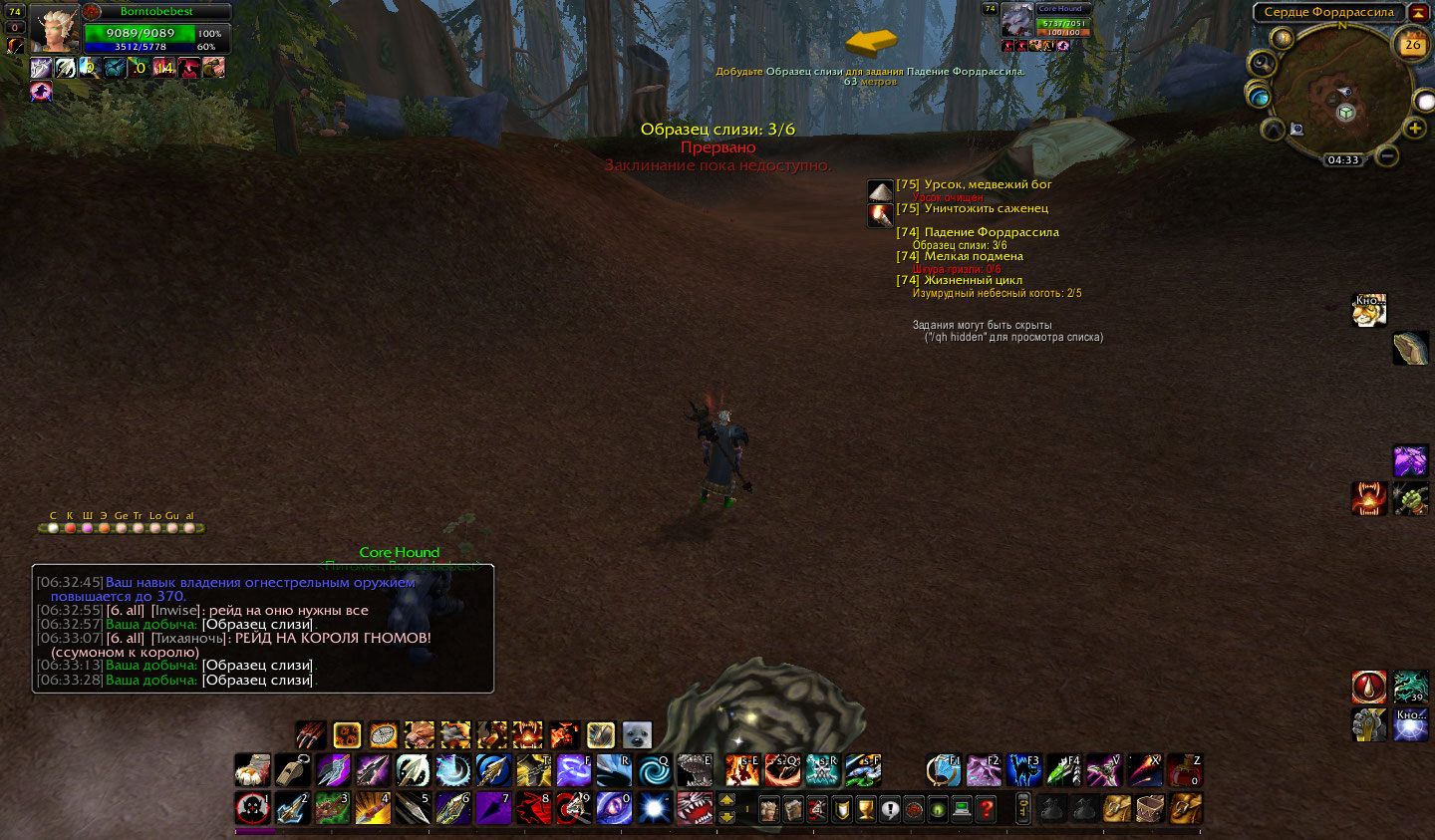Toggle the minimap tracking magnifier button
The image size is (1435, 840).
click(1261, 64)
